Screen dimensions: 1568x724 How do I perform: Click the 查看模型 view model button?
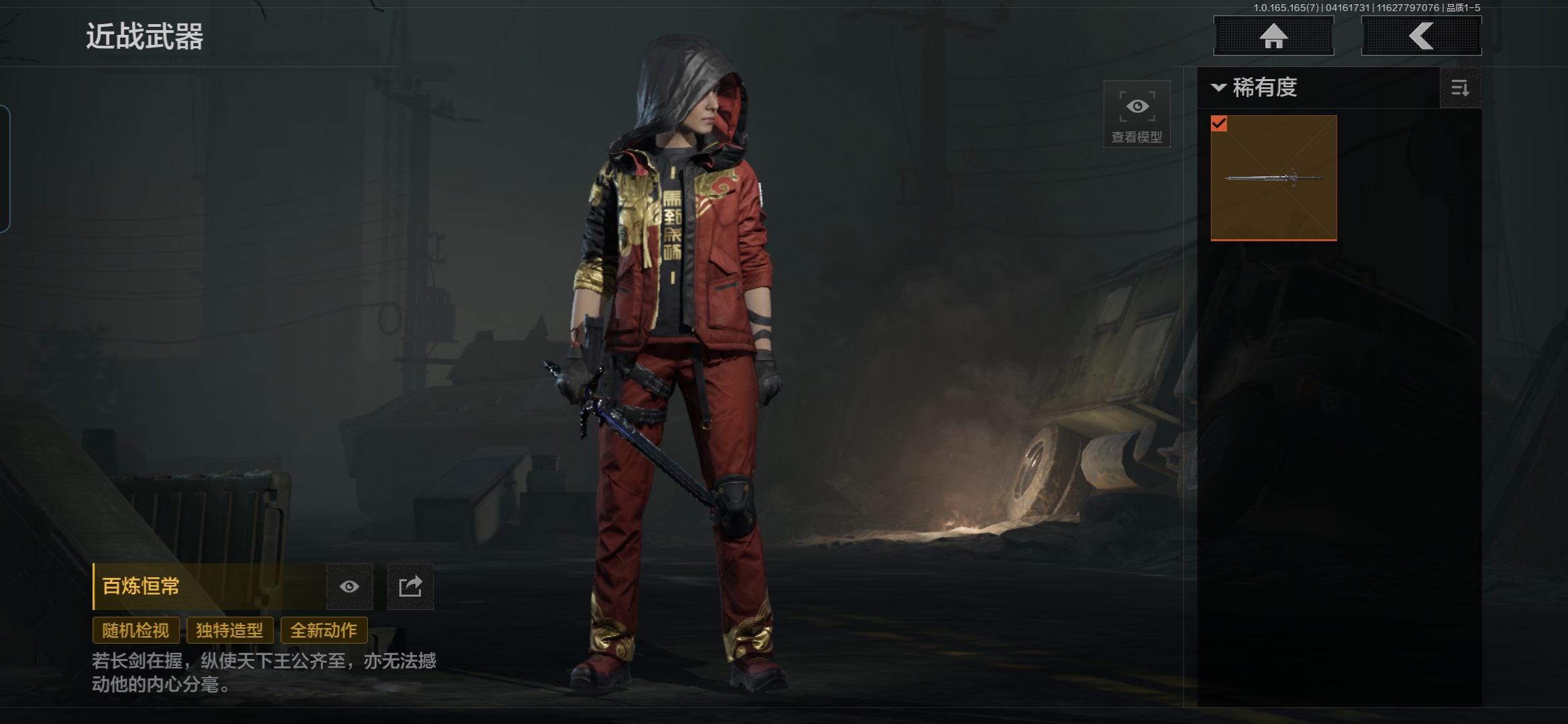(1136, 114)
